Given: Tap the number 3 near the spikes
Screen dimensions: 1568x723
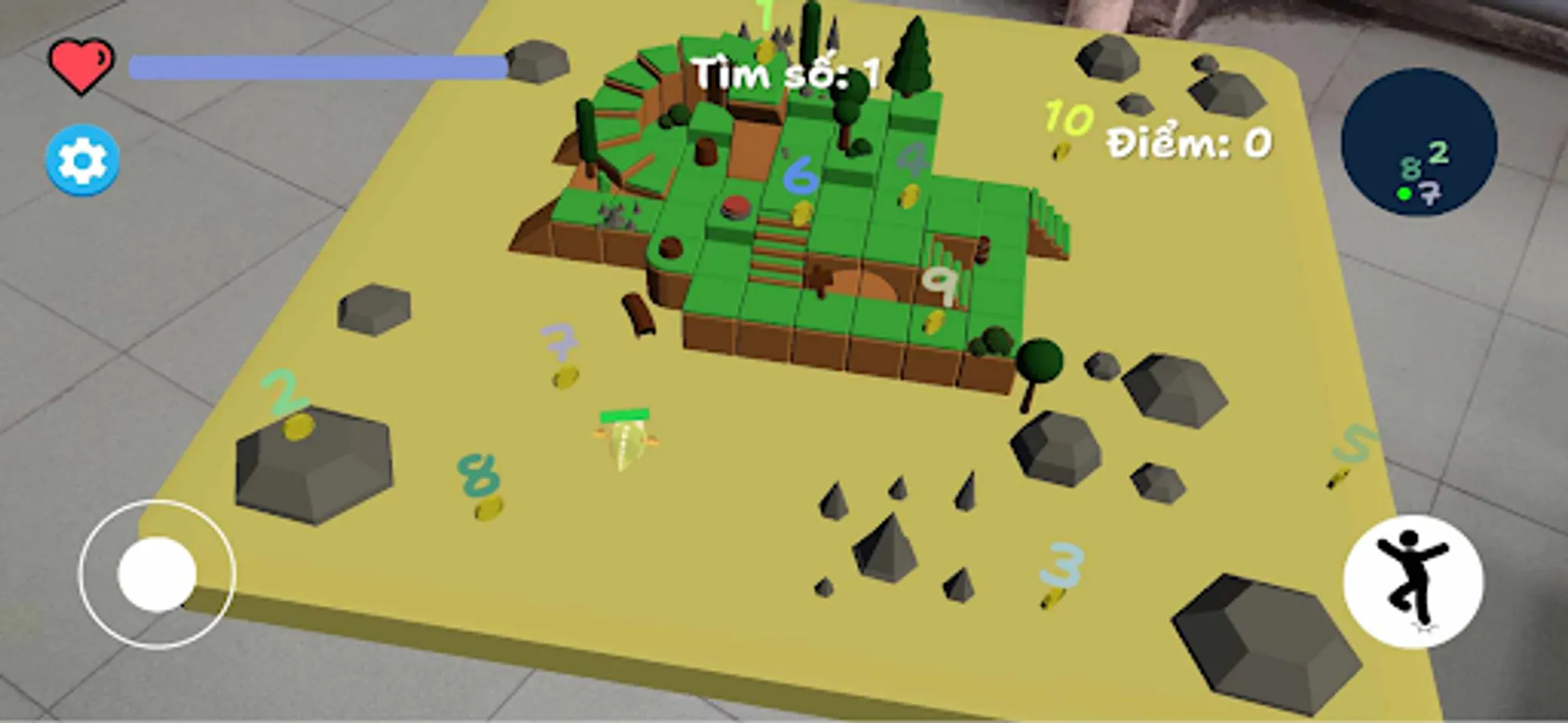Looking at the screenshot, I should click(x=1060, y=565).
